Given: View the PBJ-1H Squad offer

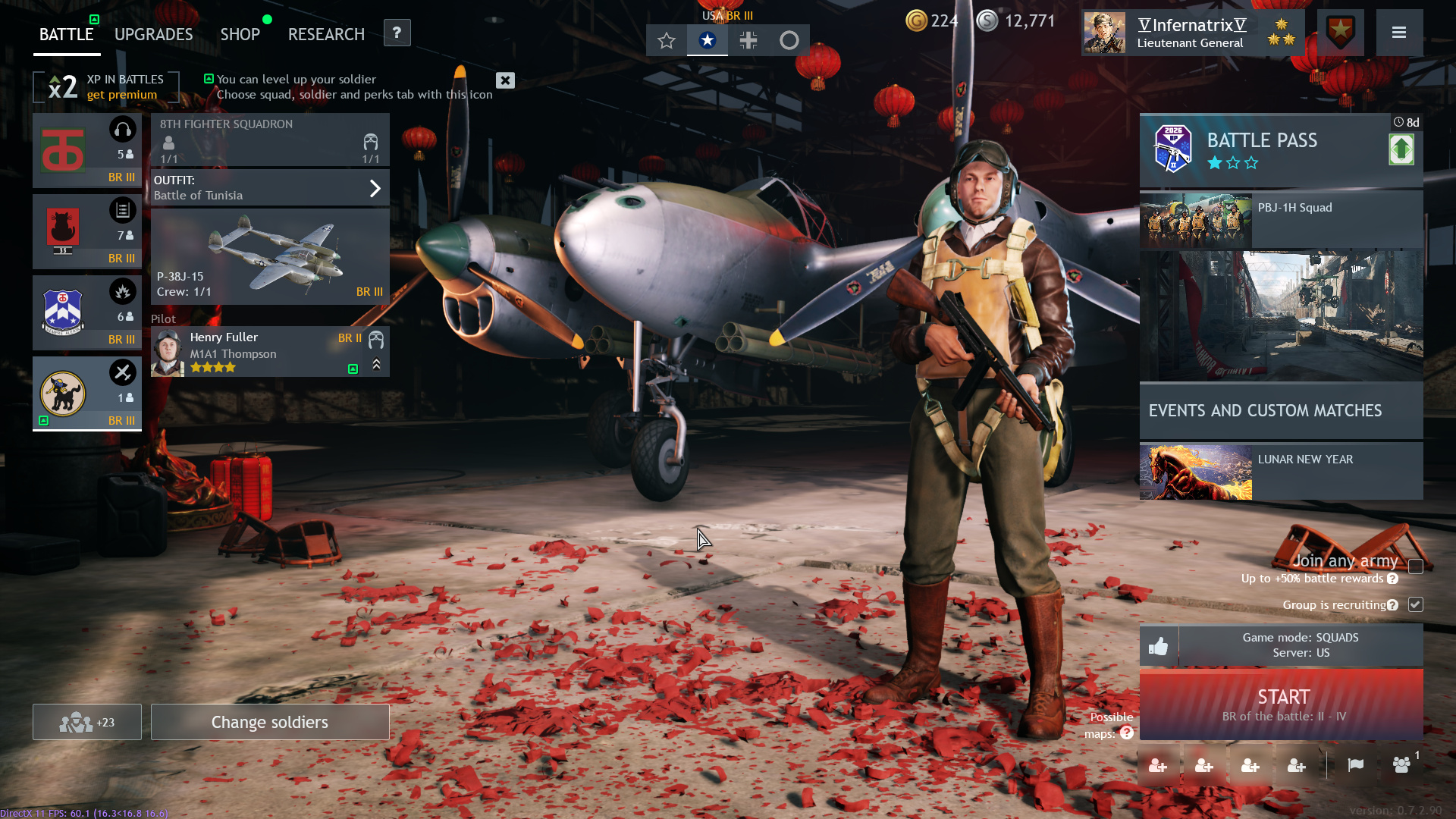Looking at the screenshot, I should [1280, 220].
